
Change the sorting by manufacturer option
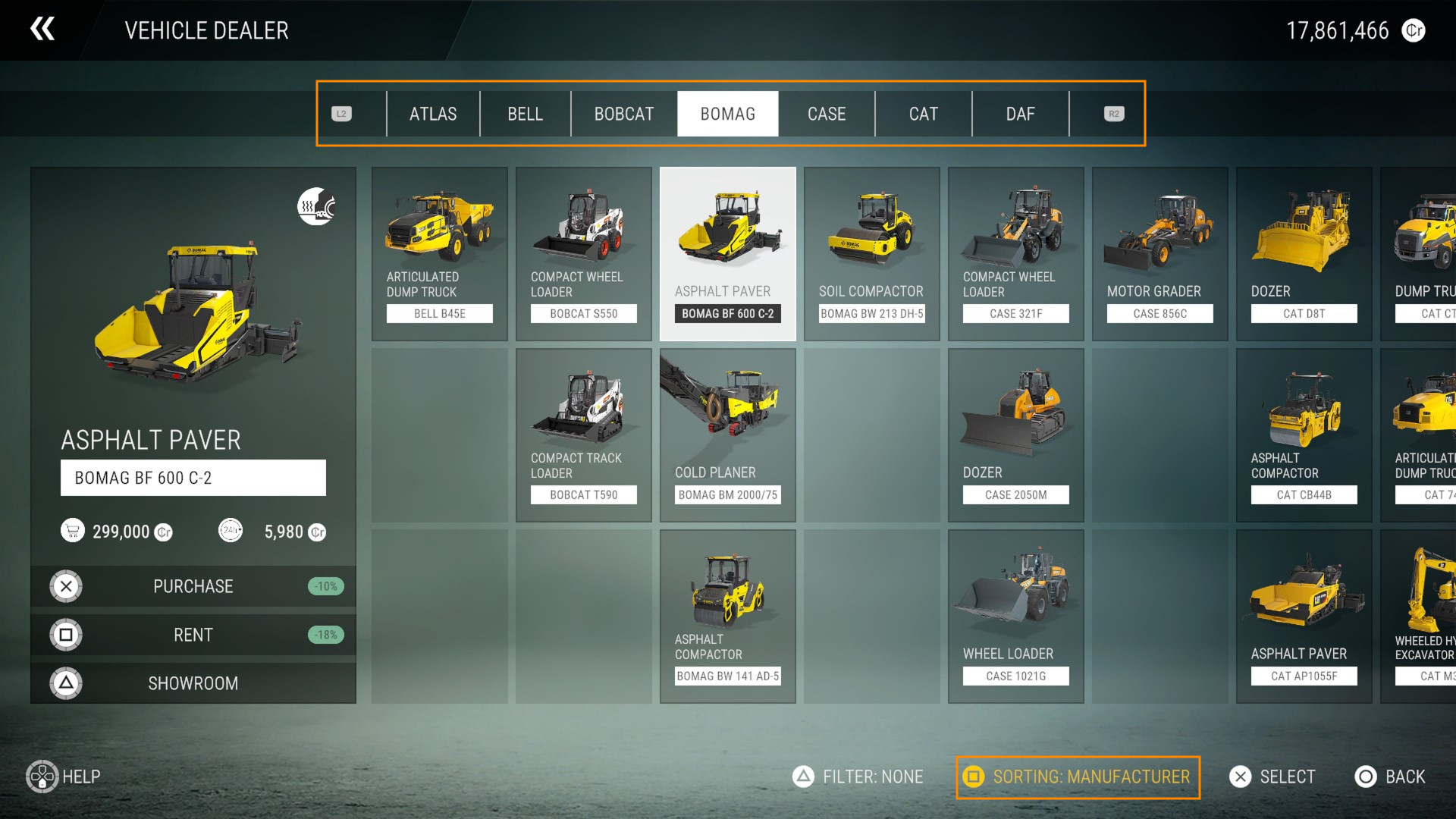1078,777
